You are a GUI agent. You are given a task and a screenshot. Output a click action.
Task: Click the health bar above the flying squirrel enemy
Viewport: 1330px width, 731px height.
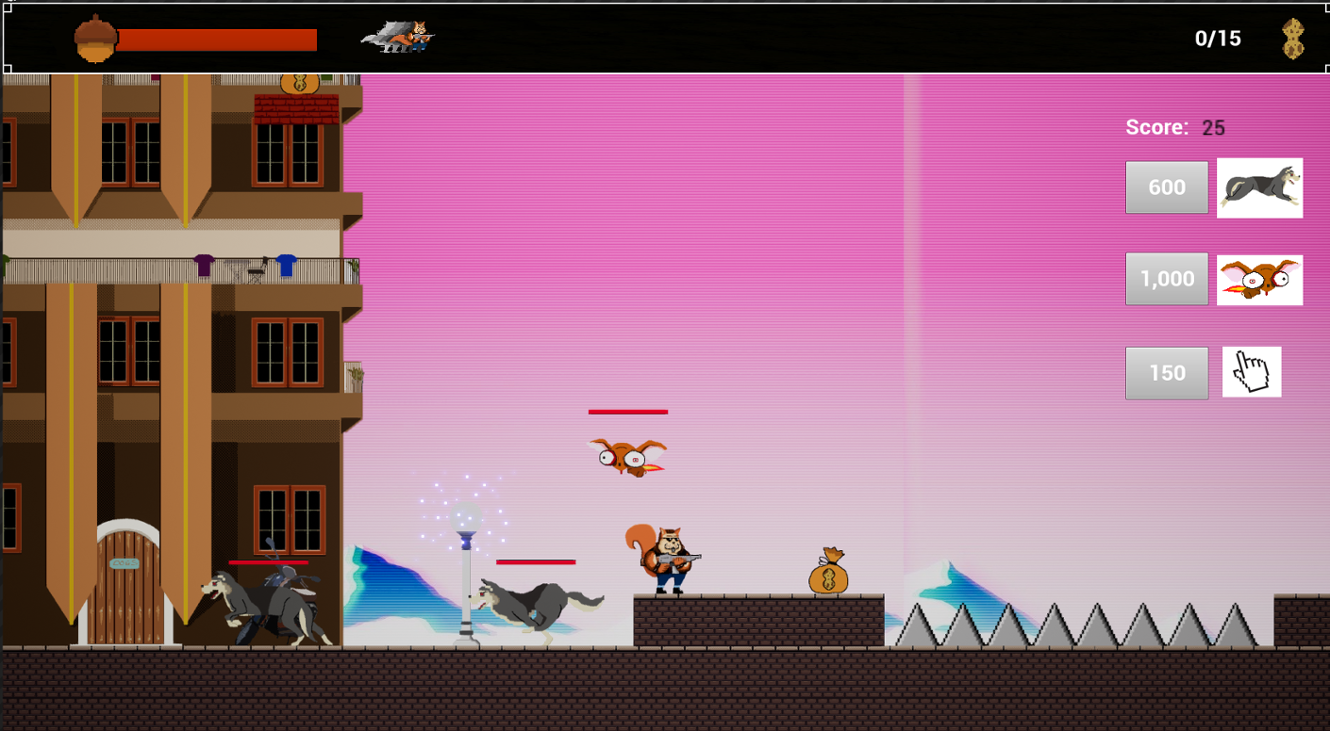coord(628,411)
